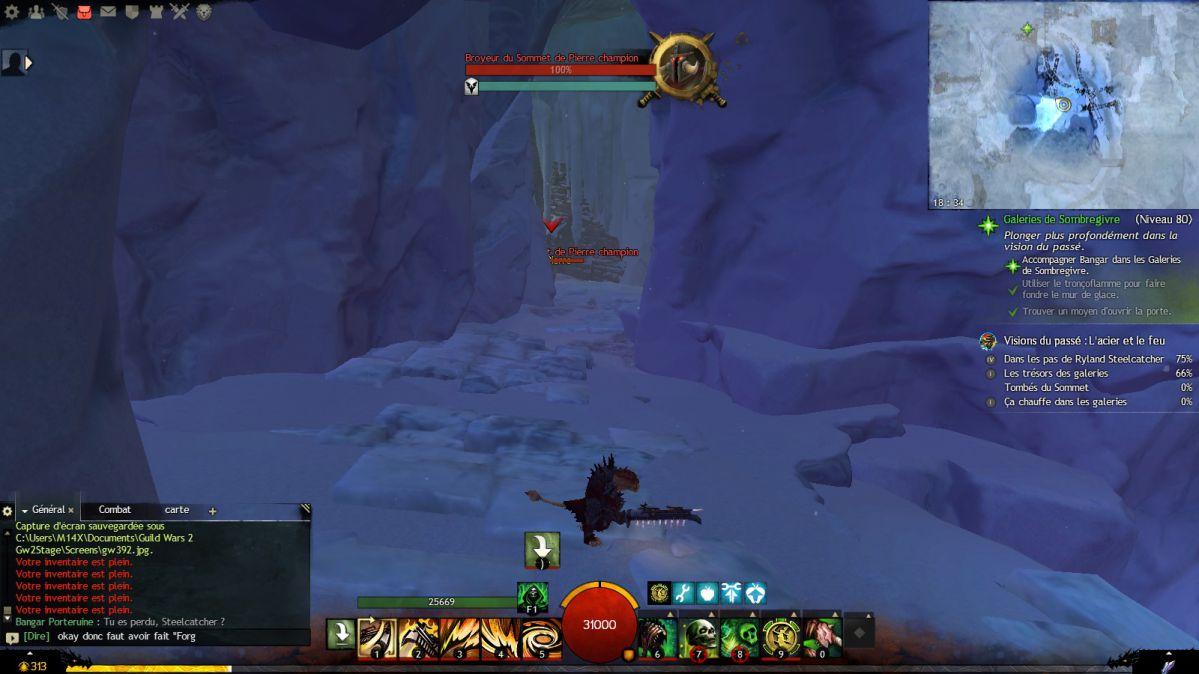Use the skull utility skill in slot 7
This screenshot has width=1199, height=674.
tap(700, 637)
